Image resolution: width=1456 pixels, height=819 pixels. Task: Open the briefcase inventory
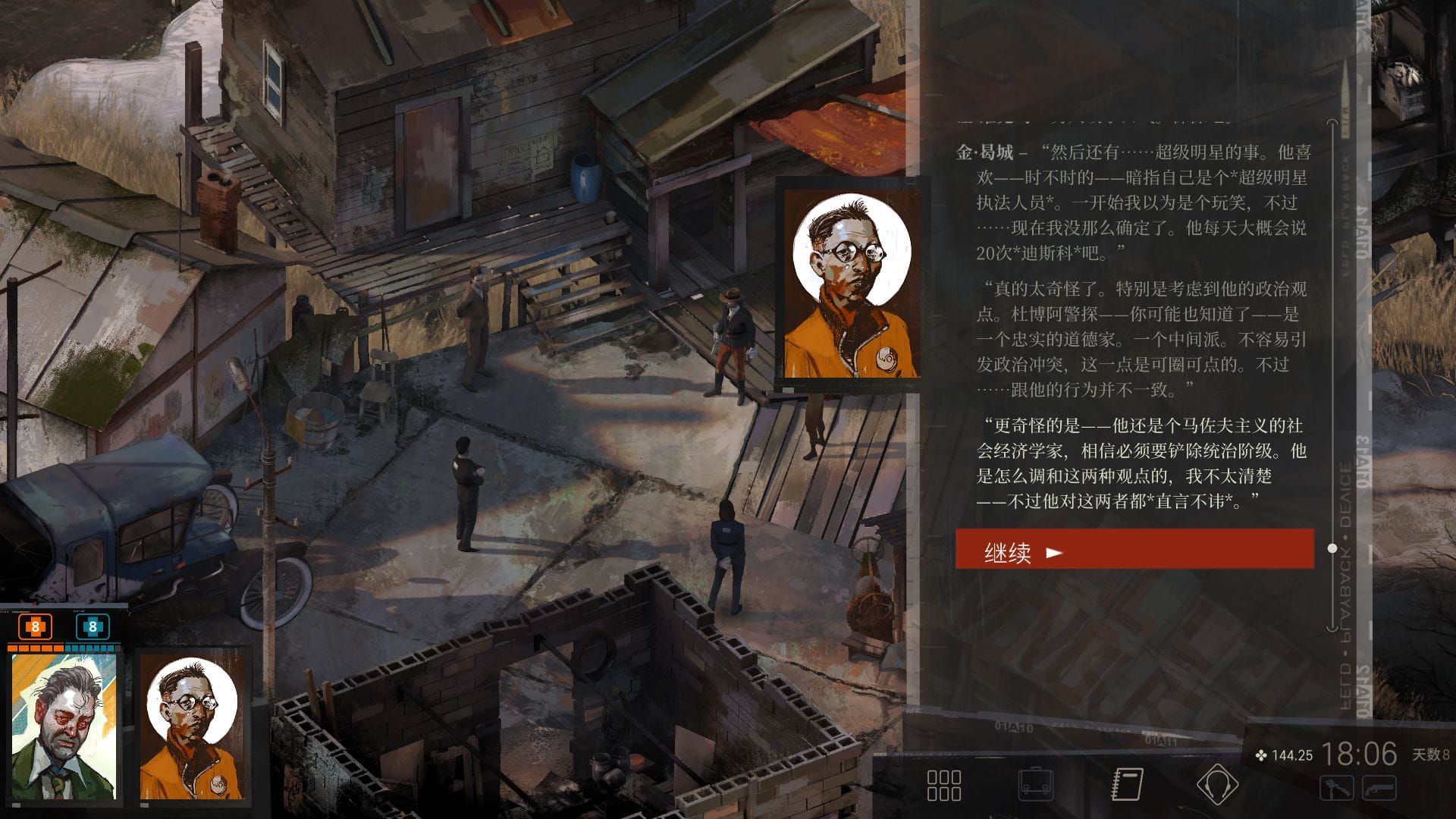[x=1035, y=785]
